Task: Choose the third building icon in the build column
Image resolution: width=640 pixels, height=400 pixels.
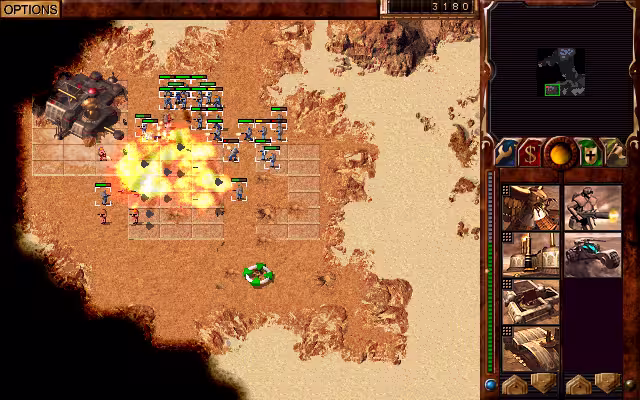Action: (530, 301)
